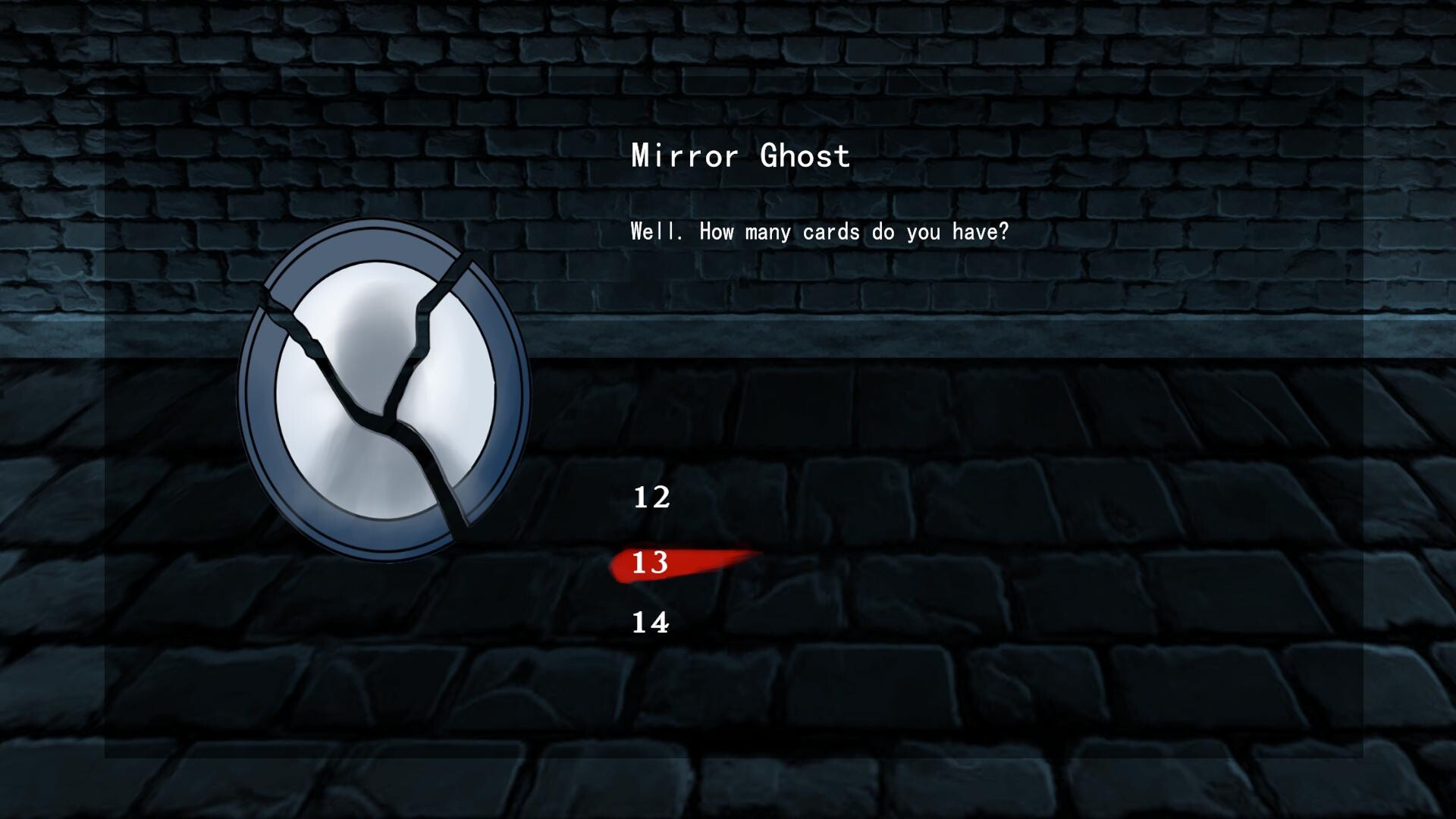Confirm the bottom card count choice
1456x819 pixels.
click(651, 623)
